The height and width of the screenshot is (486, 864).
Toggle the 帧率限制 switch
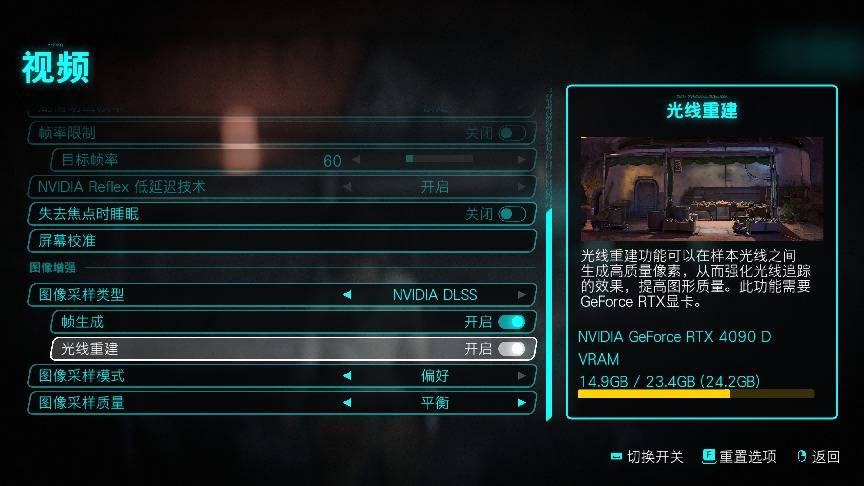(x=511, y=133)
